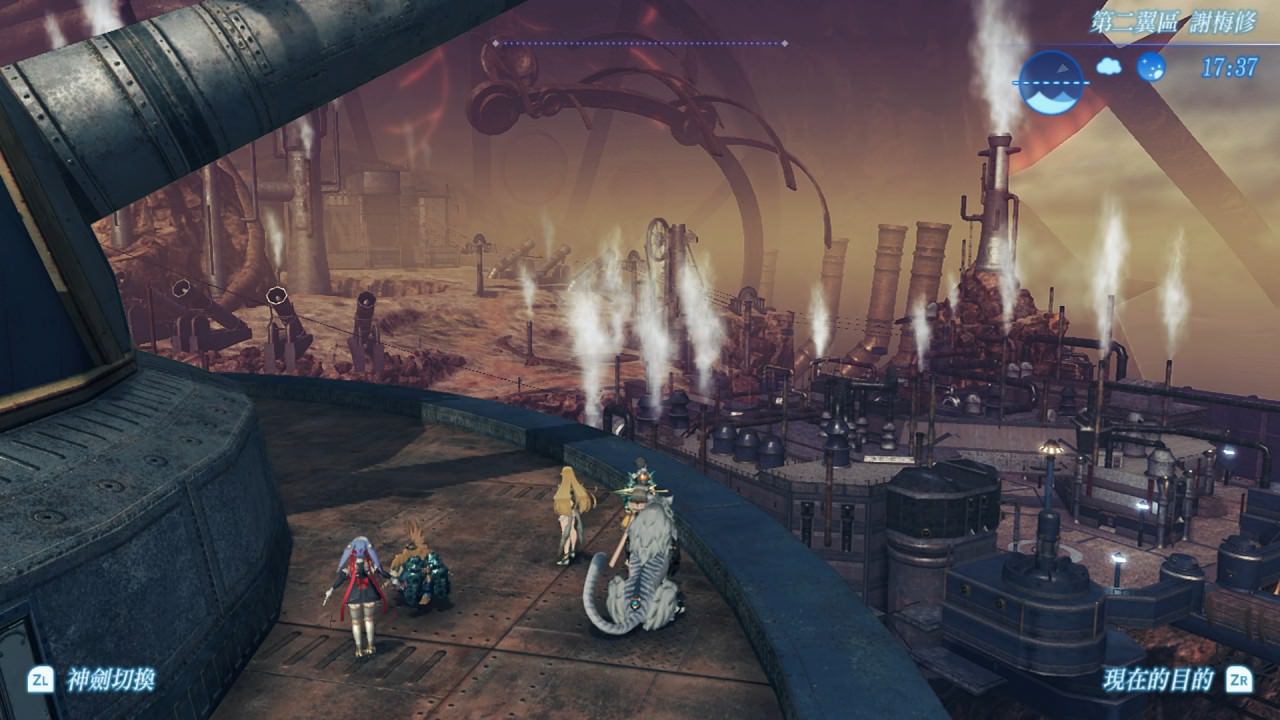Open 現在的目的 current objective
Screen dimensions: 1280x720
[1158, 681]
